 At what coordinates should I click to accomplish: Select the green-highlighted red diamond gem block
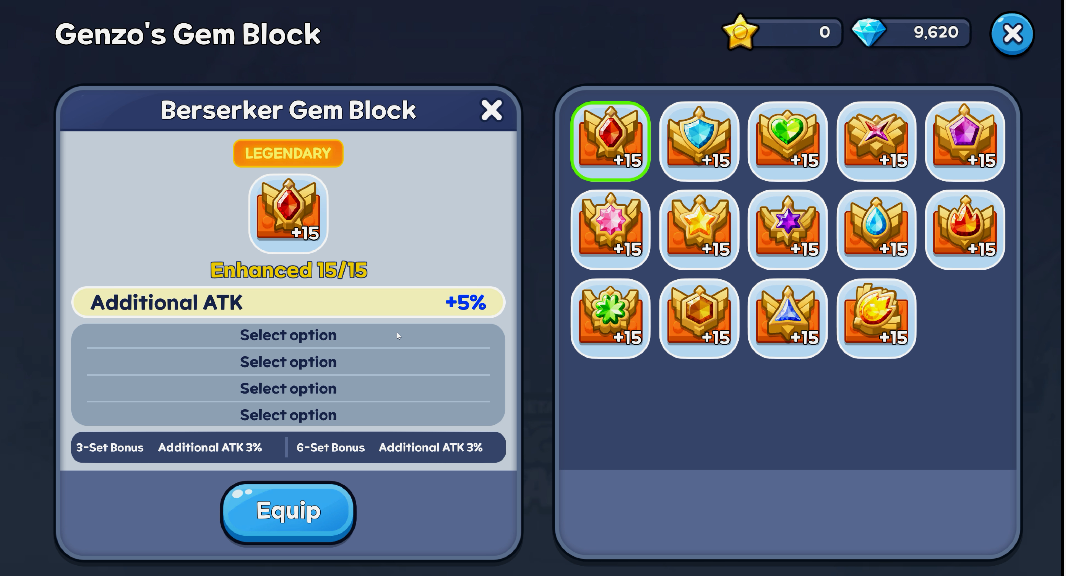coord(610,141)
